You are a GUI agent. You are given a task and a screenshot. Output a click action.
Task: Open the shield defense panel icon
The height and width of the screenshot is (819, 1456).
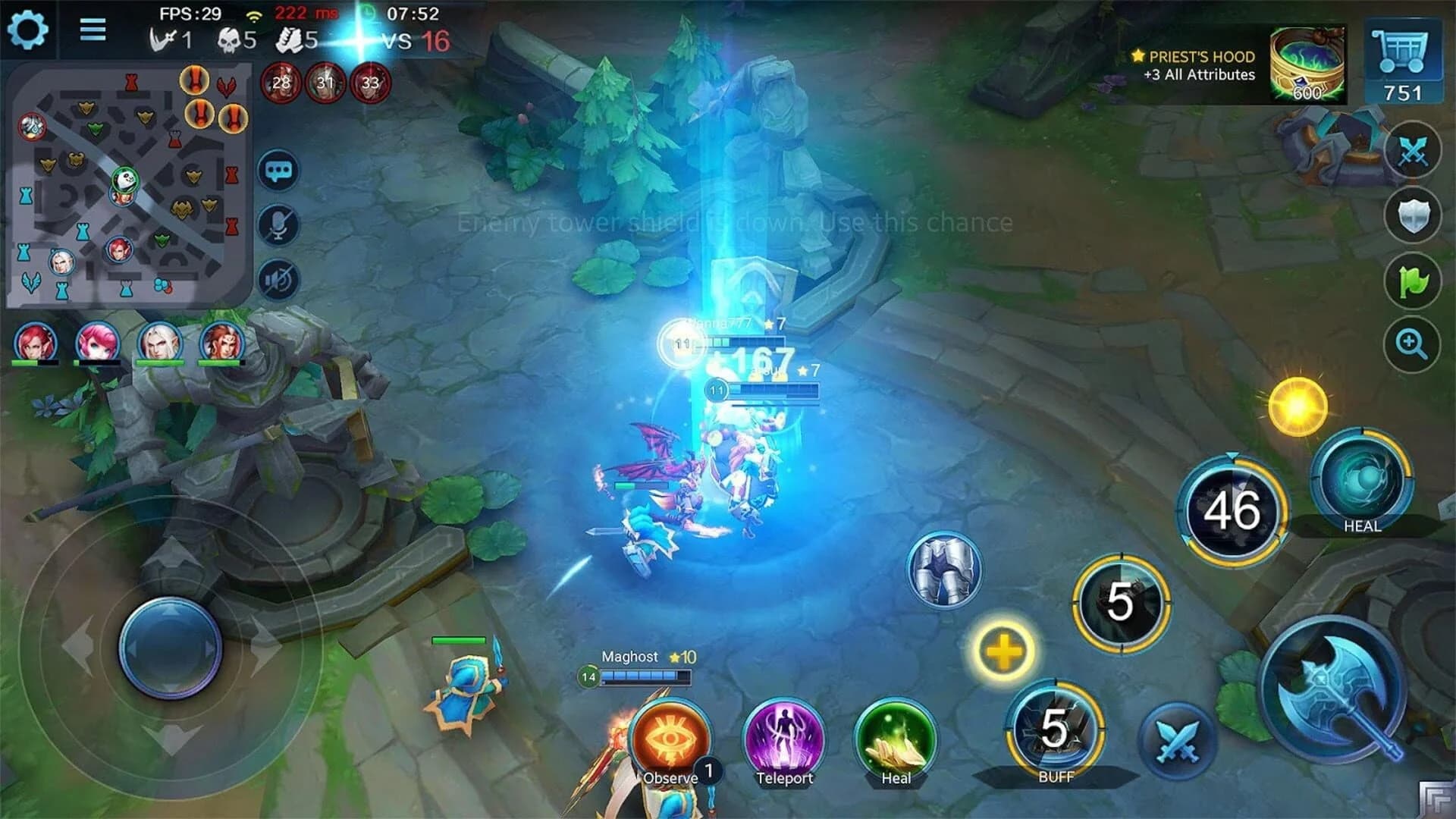1412,212
